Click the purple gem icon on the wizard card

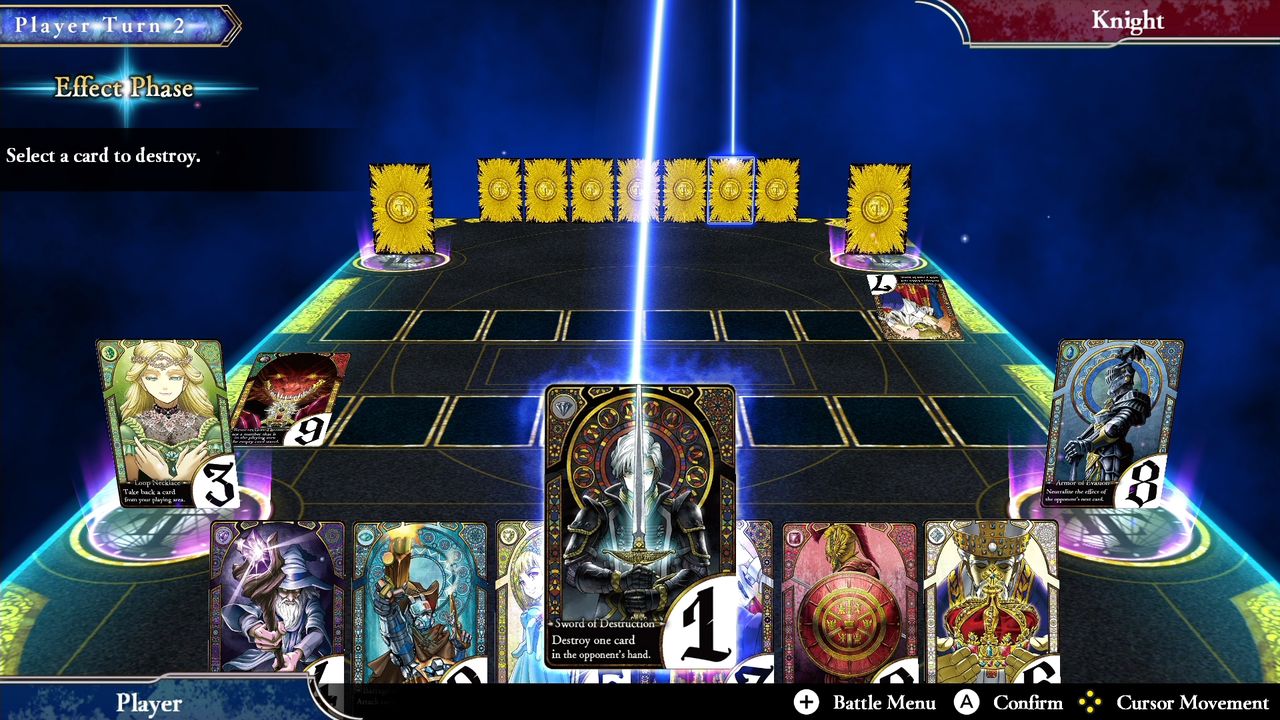point(223,538)
